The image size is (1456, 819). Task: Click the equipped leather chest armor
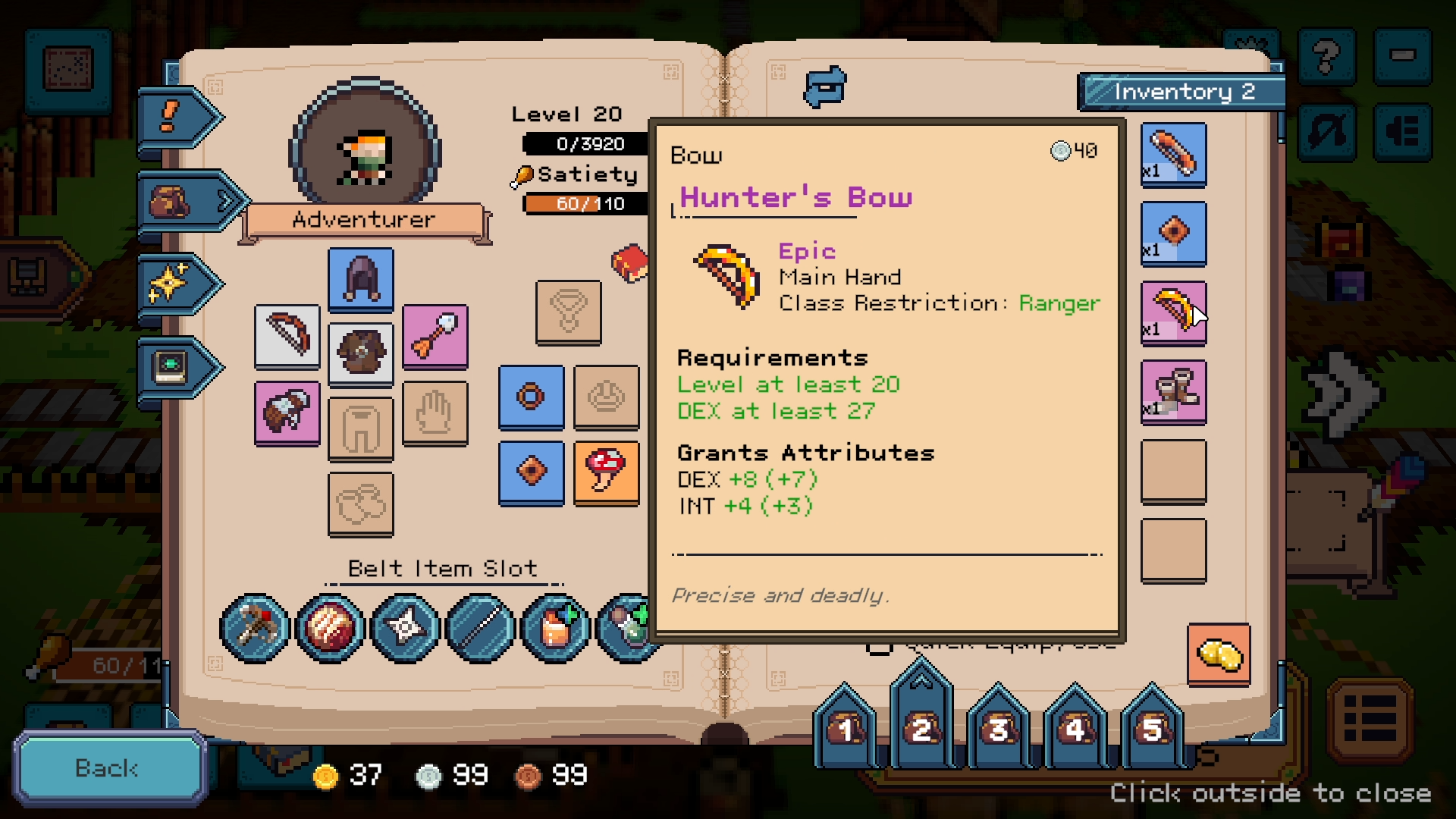(x=361, y=353)
